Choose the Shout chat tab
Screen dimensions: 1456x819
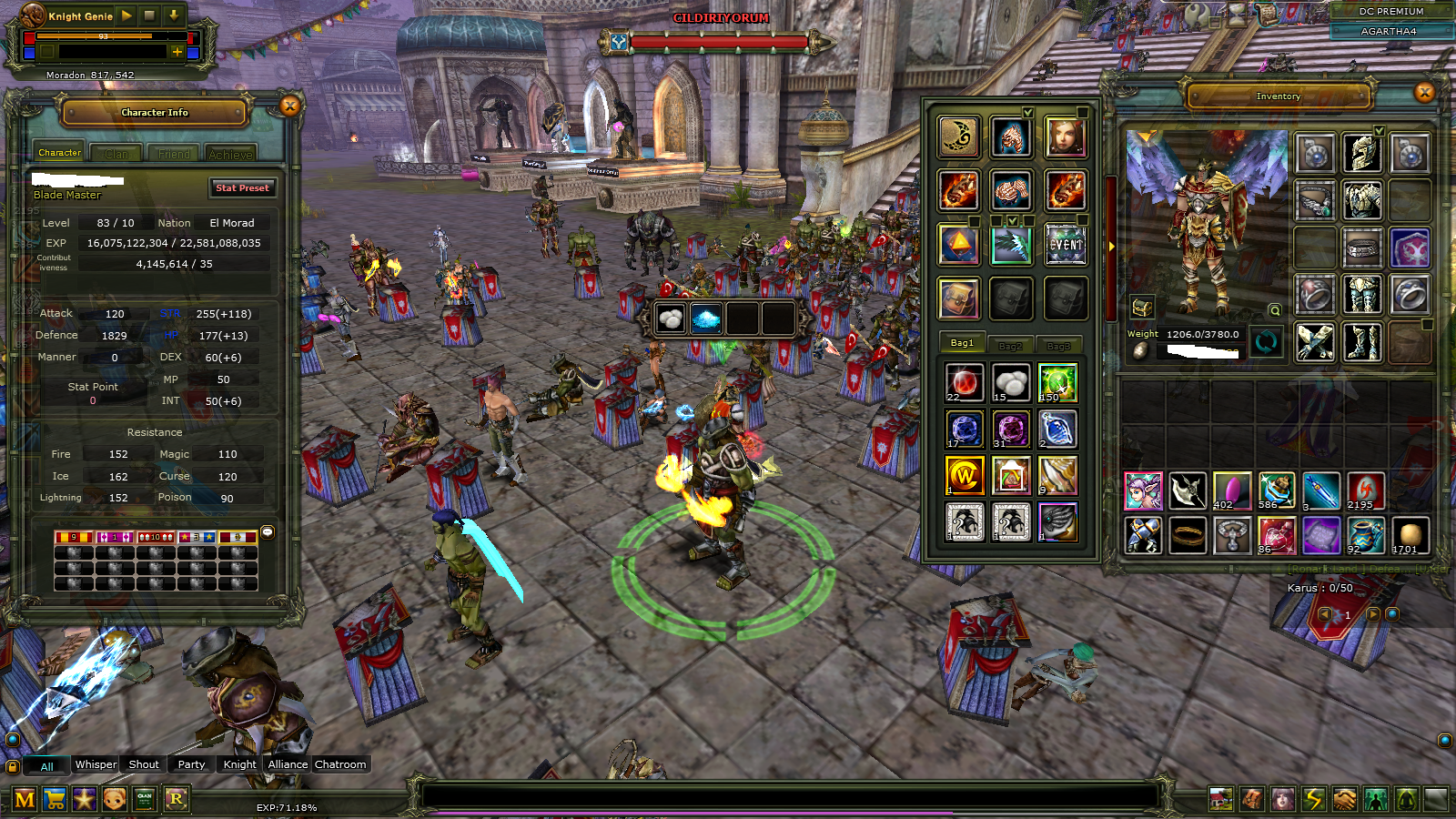(x=144, y=764)
